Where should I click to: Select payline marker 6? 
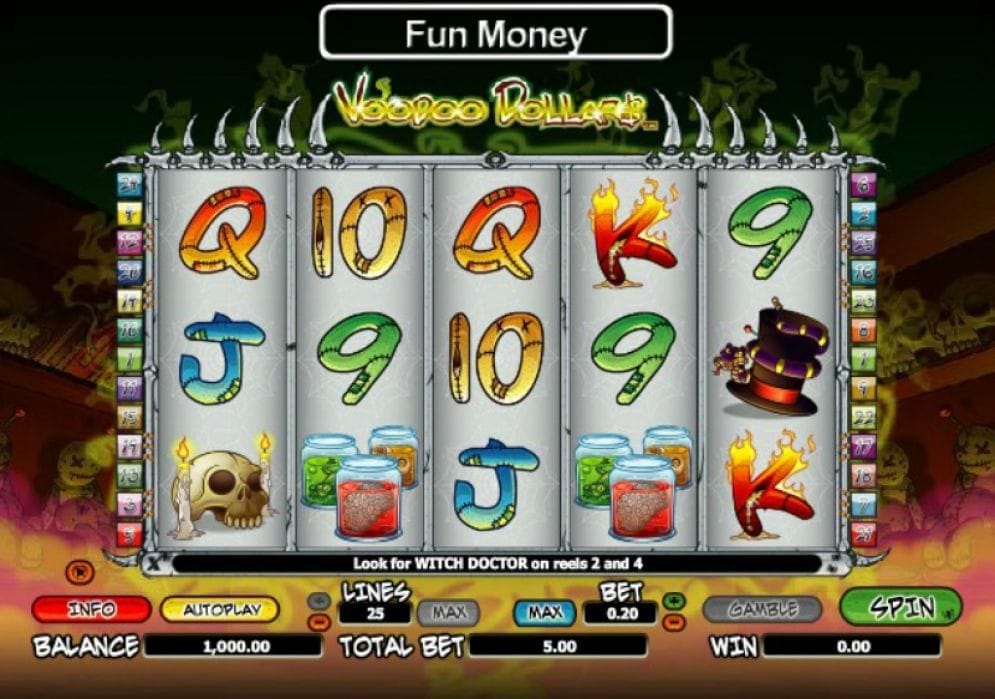click(x=863, y=184)
